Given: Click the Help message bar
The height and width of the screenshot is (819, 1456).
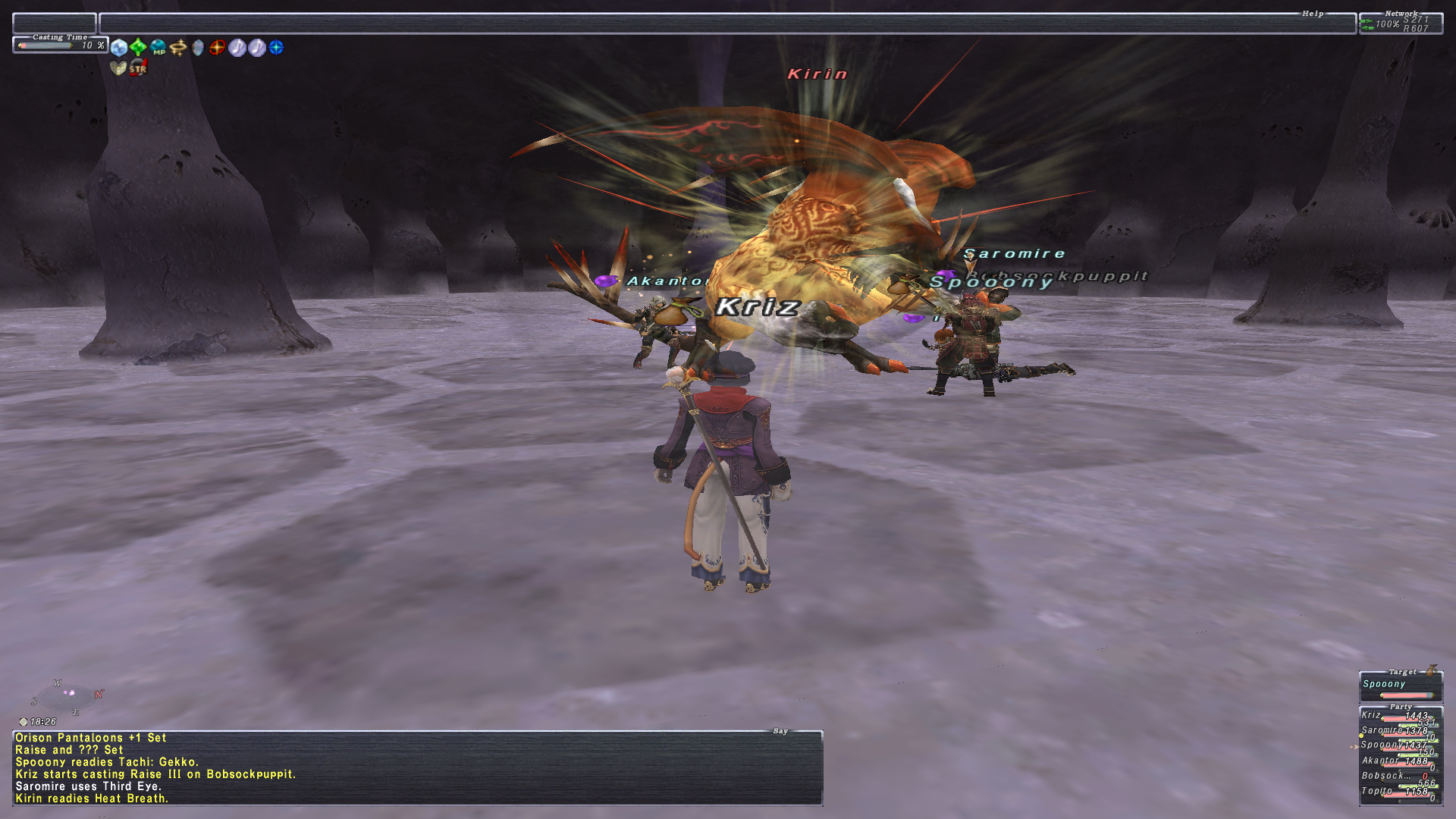Looking at the screenshot, I should tap(726, 24).
